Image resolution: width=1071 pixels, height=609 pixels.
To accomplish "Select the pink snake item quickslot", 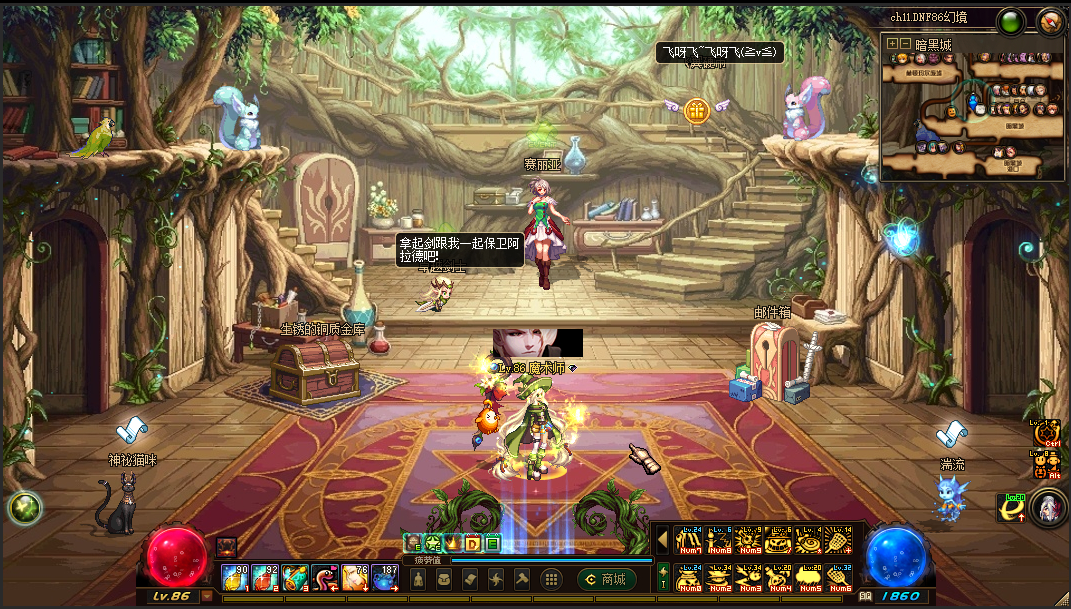I will point(325,578).
